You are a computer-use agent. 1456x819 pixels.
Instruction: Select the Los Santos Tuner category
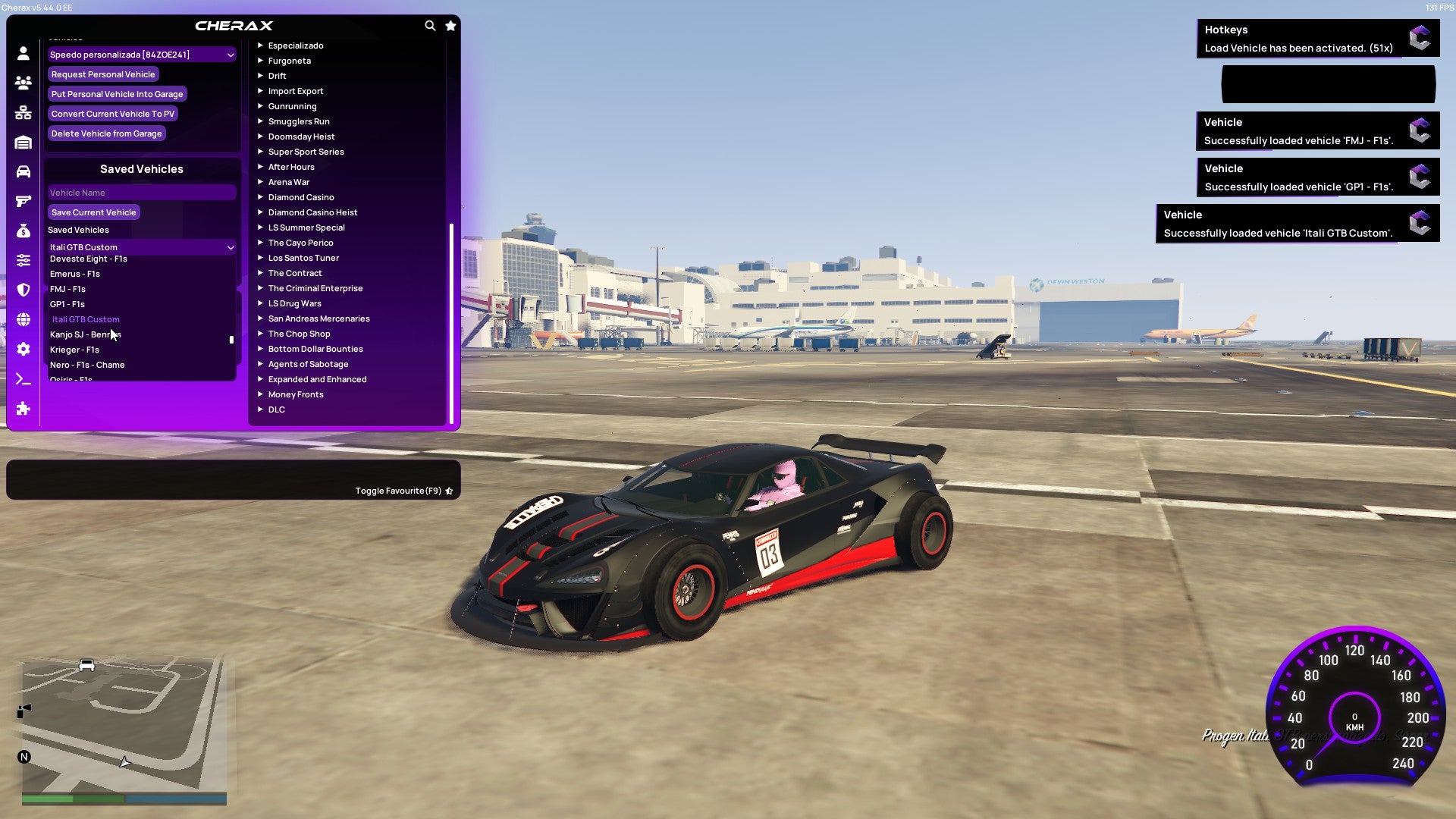click(303, 258)
